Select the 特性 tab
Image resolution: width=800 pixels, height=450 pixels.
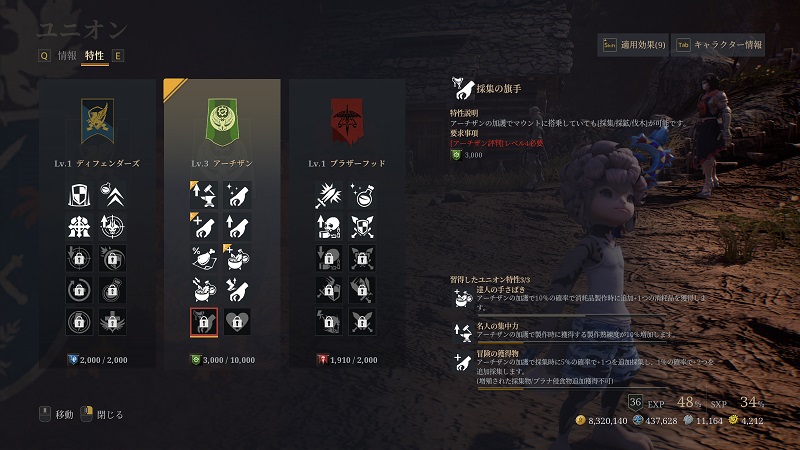[x=95, y=56]
